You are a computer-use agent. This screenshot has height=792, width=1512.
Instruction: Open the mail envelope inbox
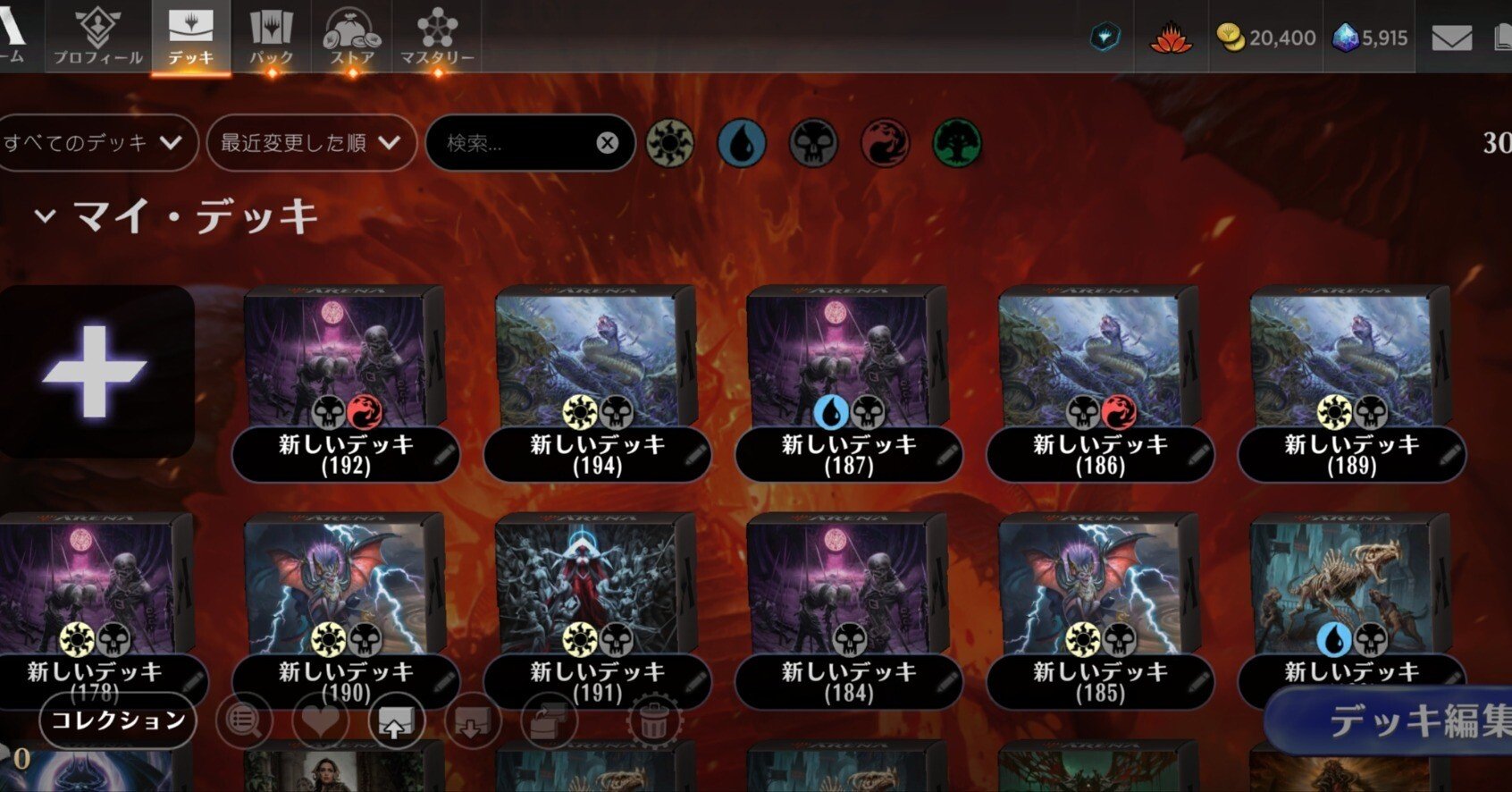(x=1451, y=38)
